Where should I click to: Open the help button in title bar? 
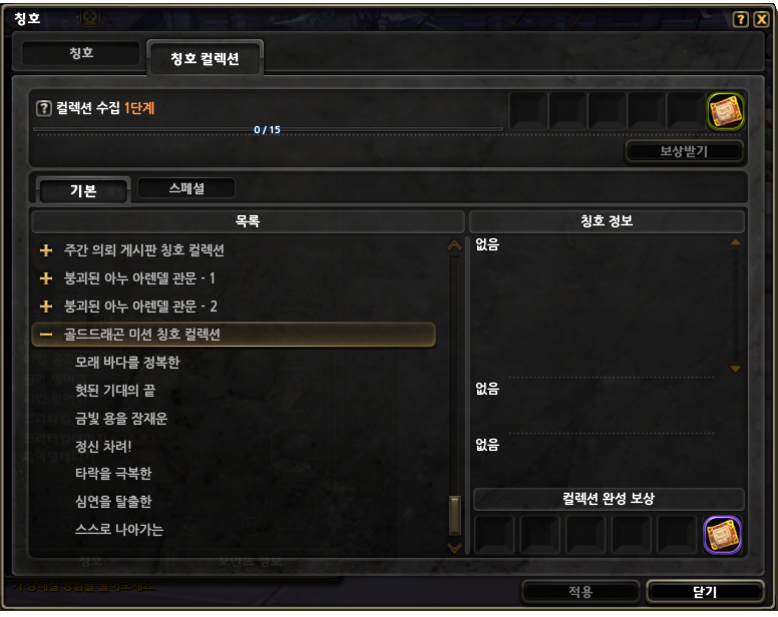(740, 19)
